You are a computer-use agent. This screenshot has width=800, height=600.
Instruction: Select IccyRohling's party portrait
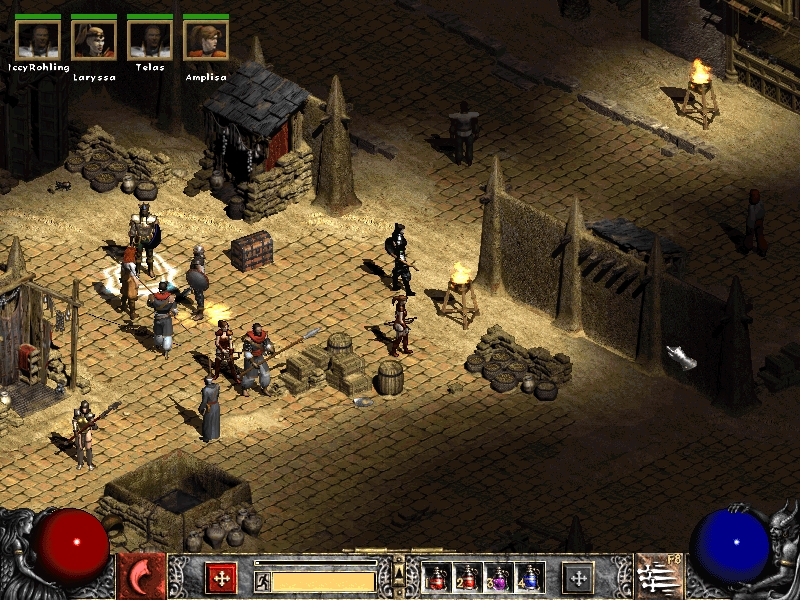click(38, 38)
